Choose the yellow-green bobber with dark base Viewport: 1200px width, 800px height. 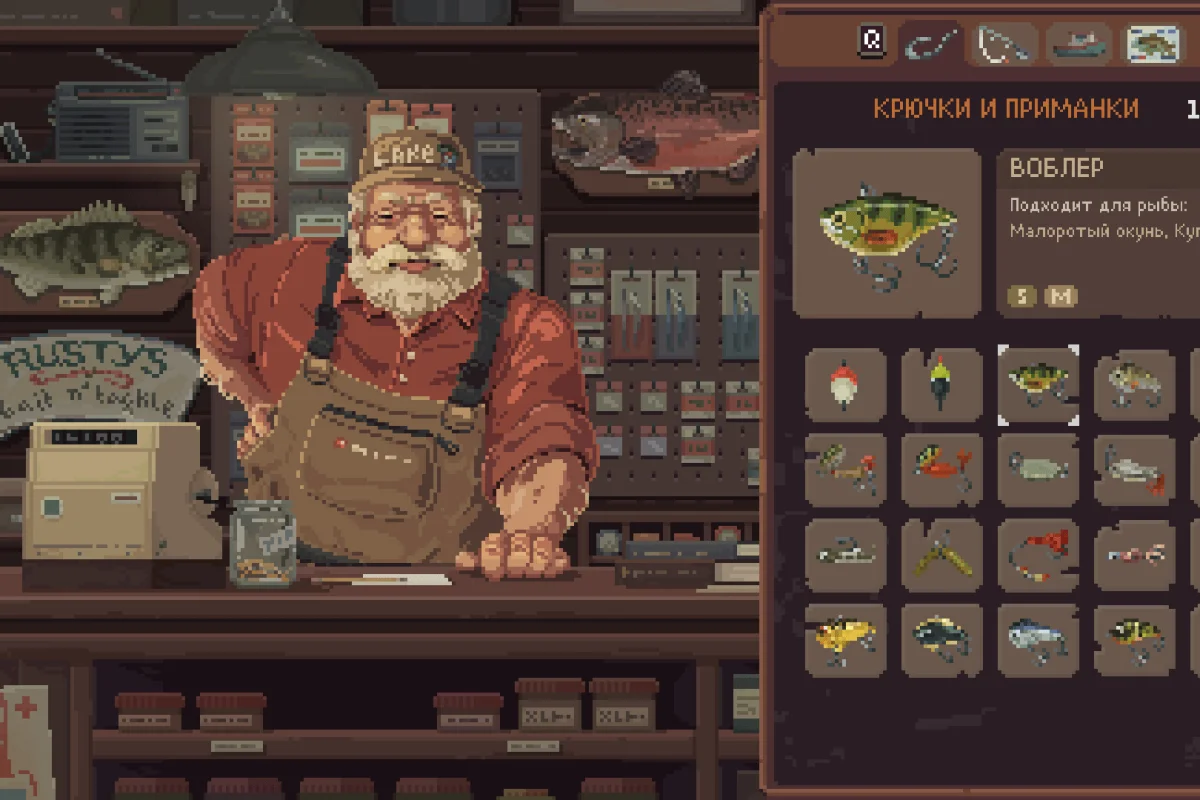[x=941, y=384]
